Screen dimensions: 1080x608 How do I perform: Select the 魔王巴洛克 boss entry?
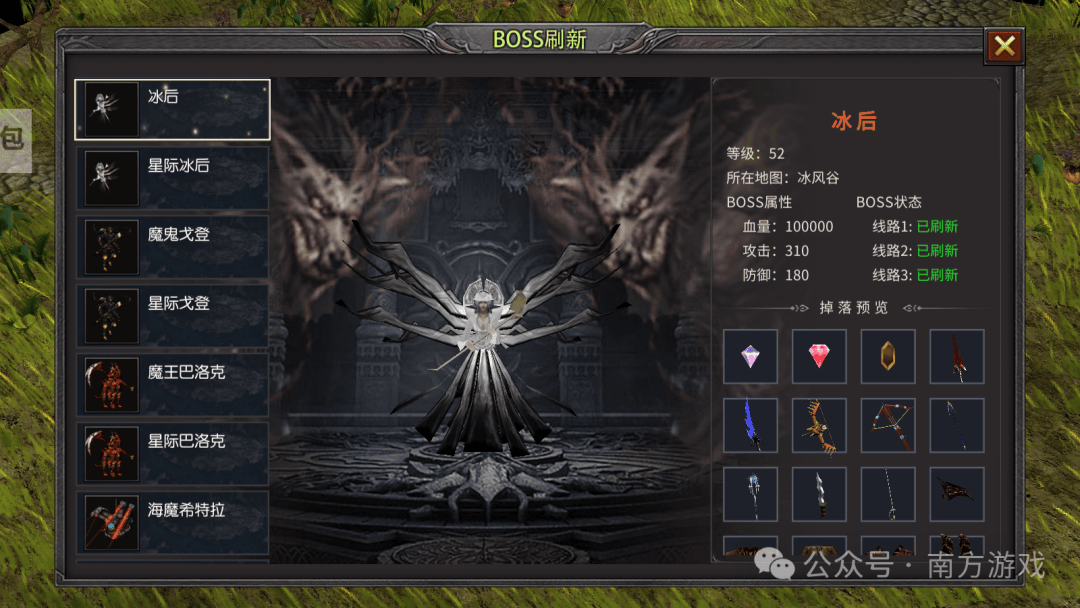pos(172,384)
